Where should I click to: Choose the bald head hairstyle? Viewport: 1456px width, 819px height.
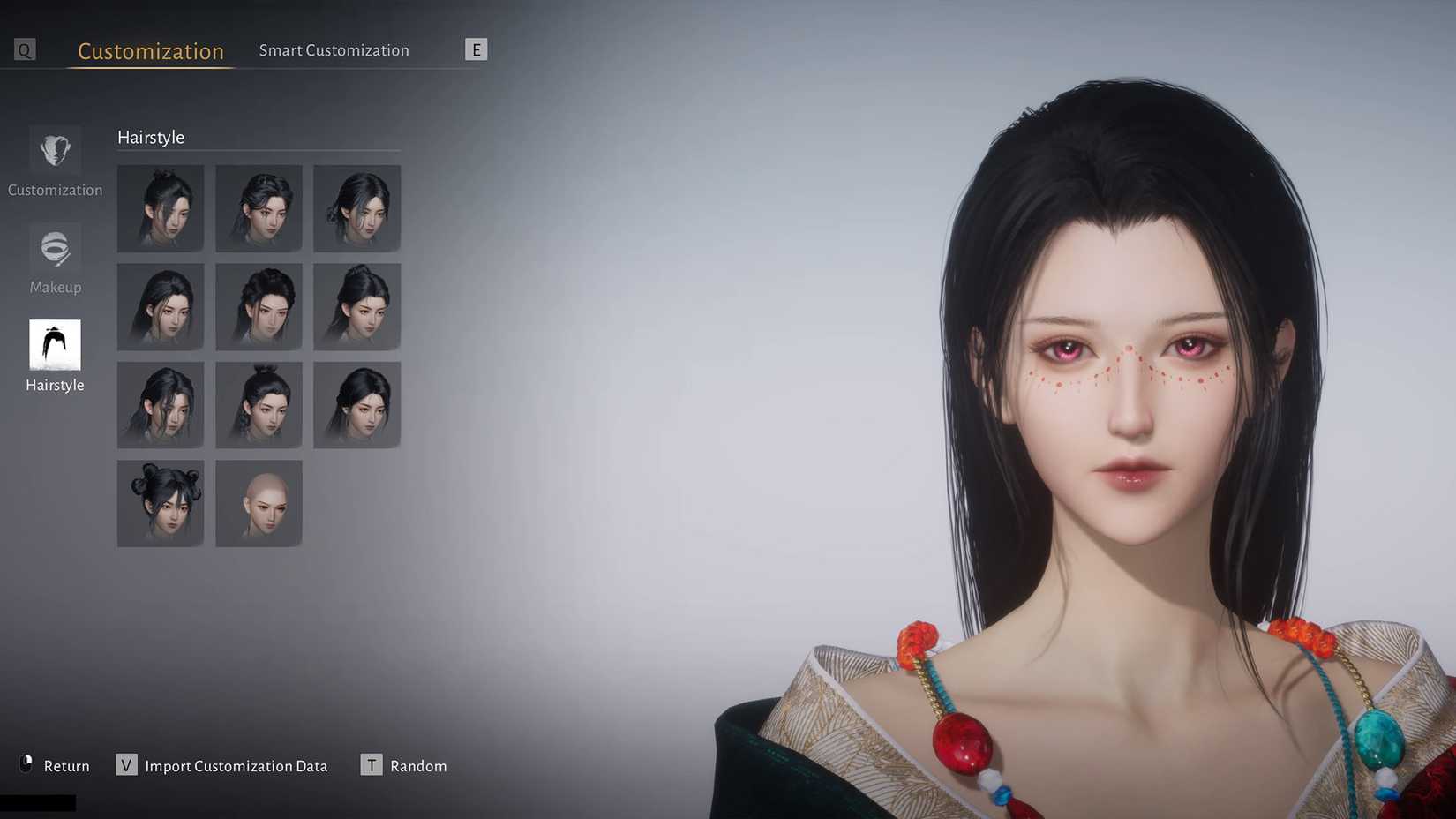[259, 503]
